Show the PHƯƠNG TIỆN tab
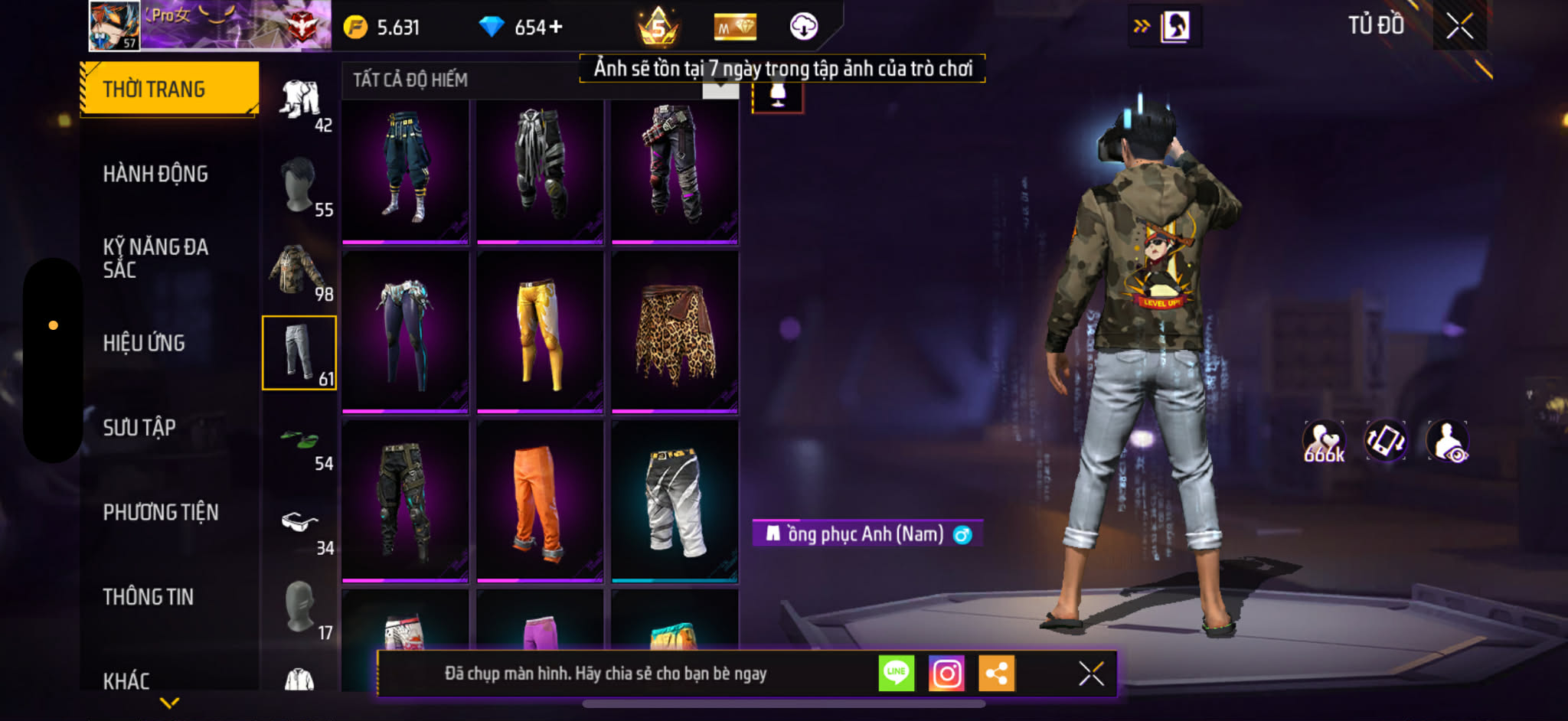1568x721 pixels. [161, 512]
